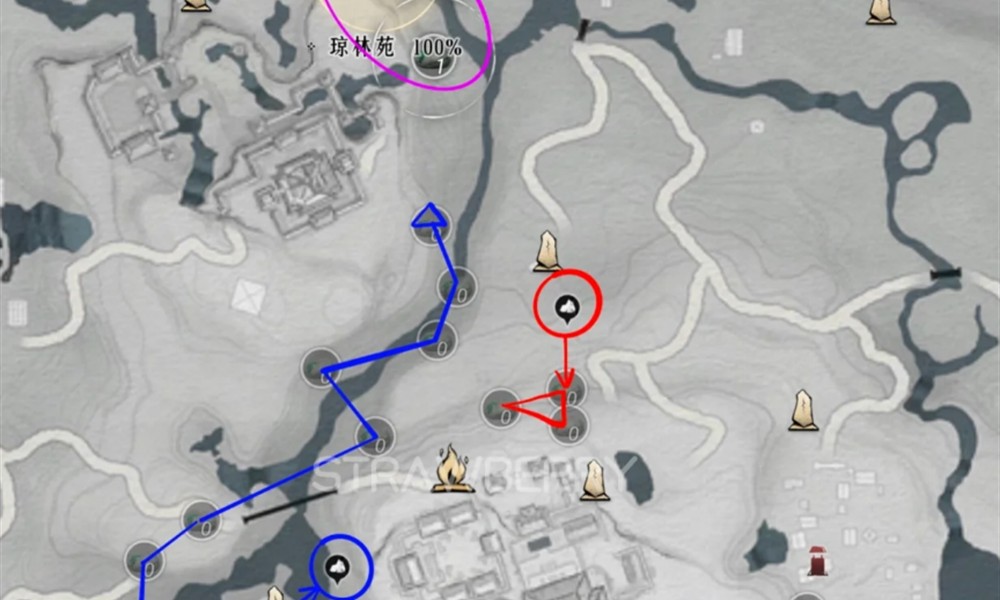The width and height of the screenshot is (1000, 600).
Task: Click the map pin inside the blue circle
Action: [x=338, y=568]
